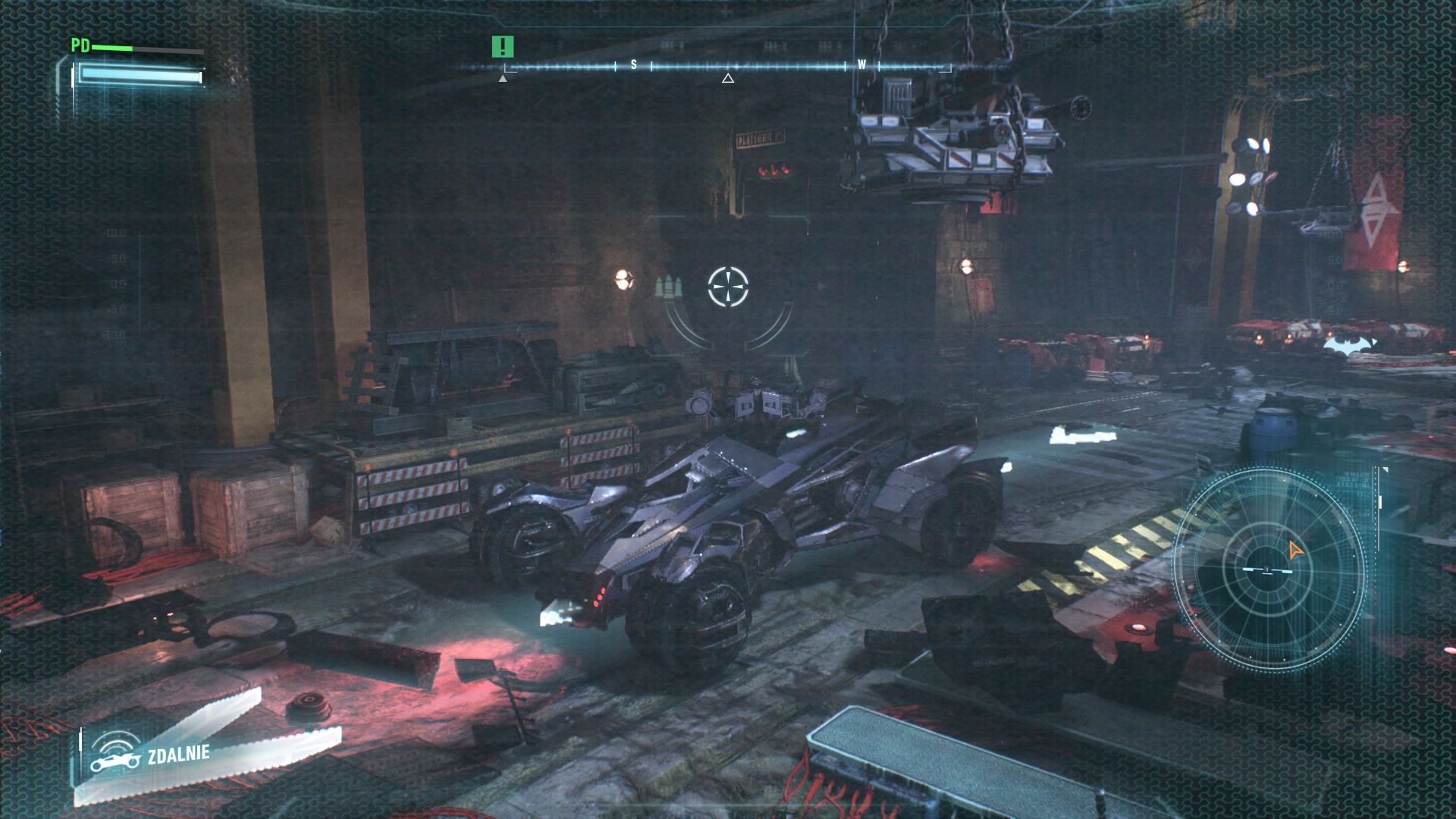Select the green exclamation objective marker
Image resolution: width=1456 pixels, height=819 pixels.
[502, 47]
